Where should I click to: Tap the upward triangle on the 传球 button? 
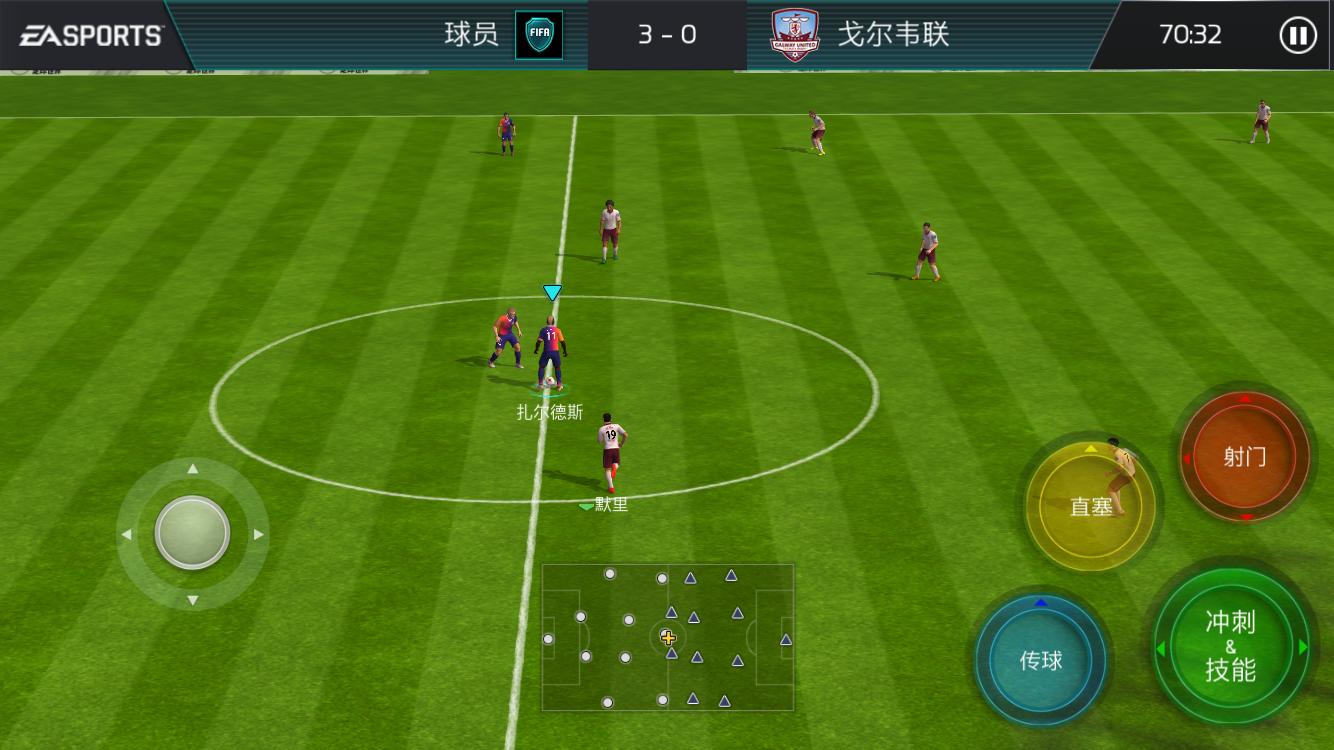1040,601
